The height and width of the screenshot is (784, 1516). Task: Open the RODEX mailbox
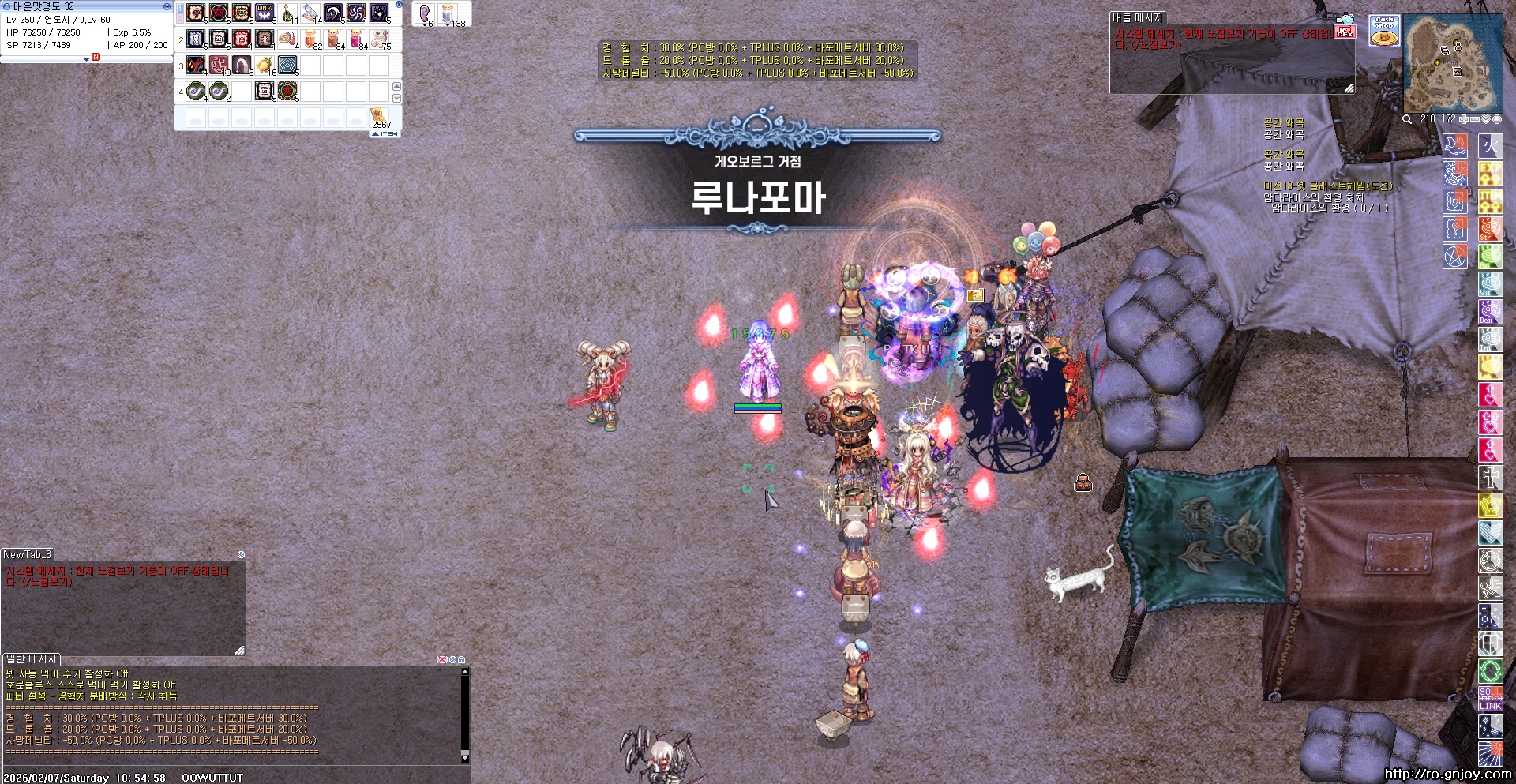(x=1346, y=32)
